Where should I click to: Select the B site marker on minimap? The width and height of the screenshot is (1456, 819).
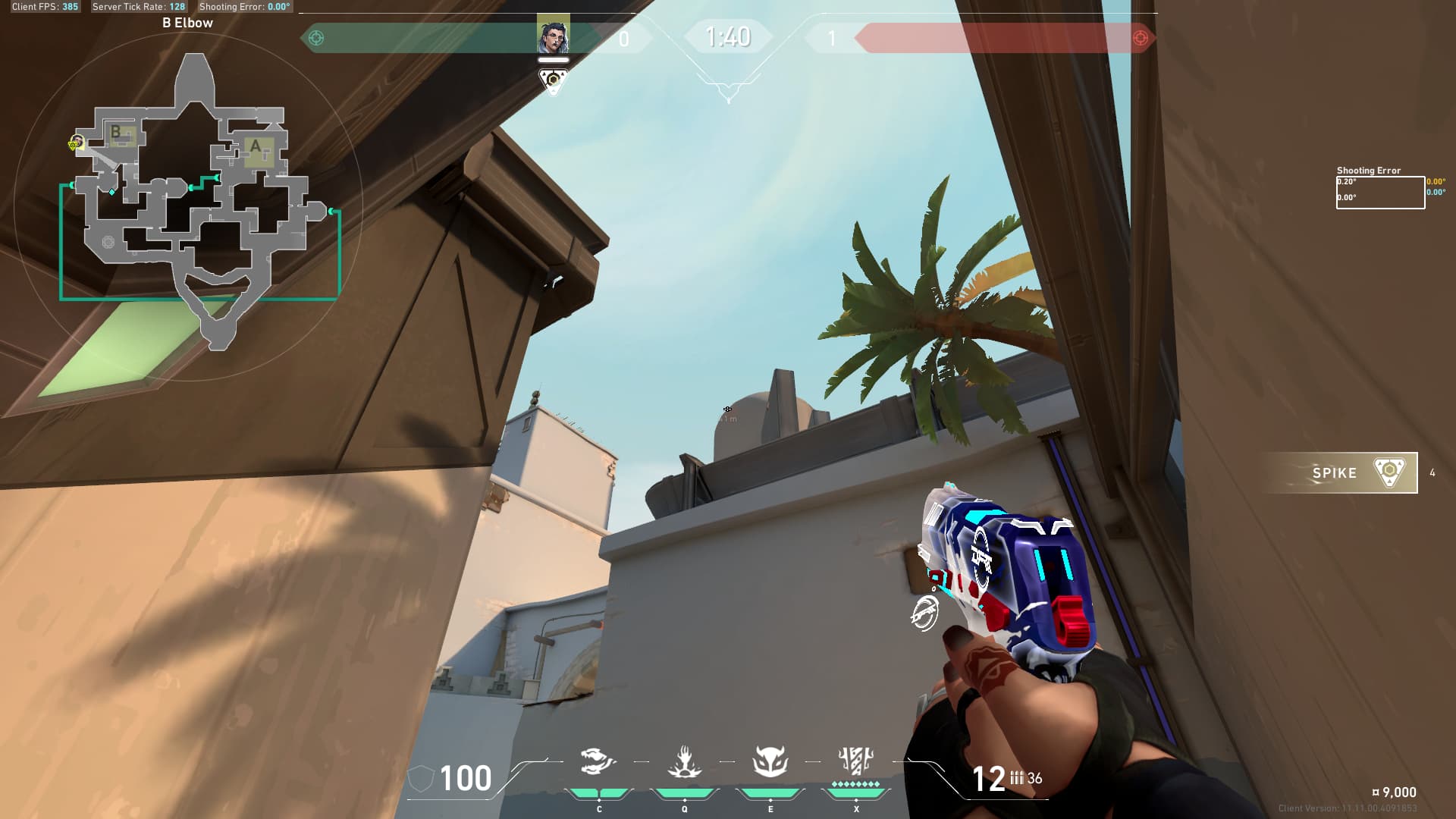116,132
